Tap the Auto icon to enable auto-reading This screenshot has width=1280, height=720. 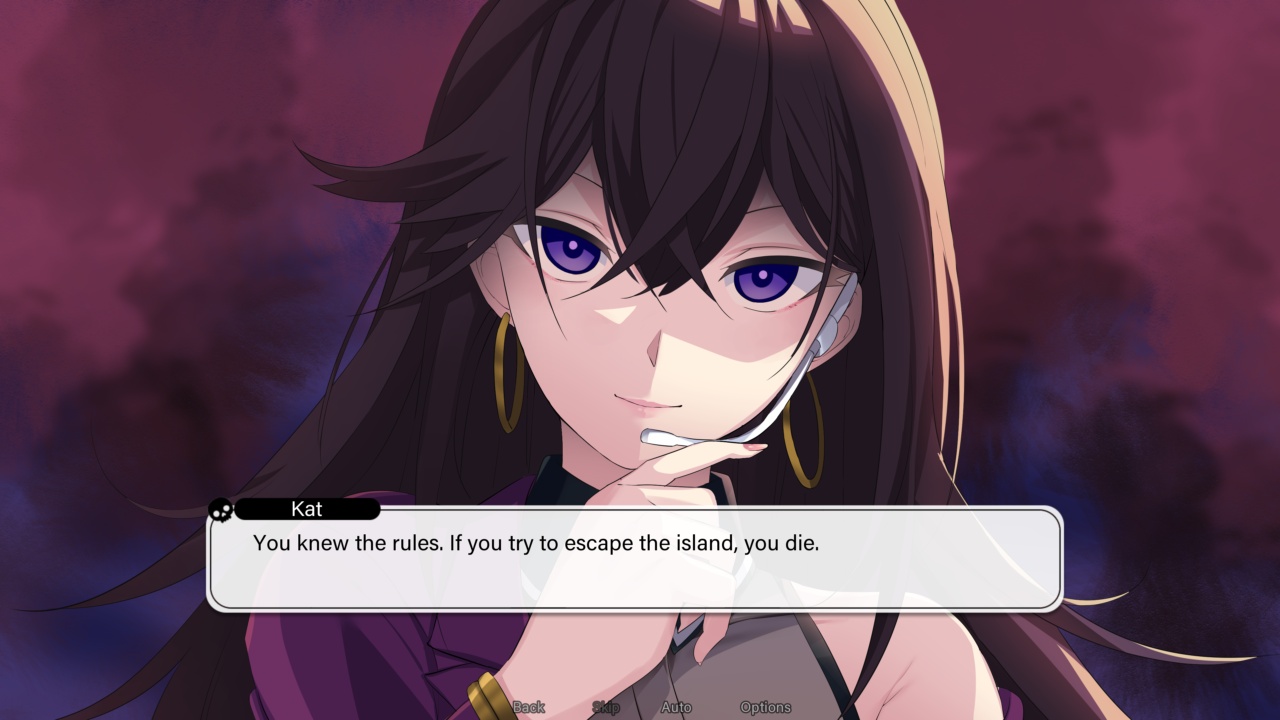pos(676,706)
